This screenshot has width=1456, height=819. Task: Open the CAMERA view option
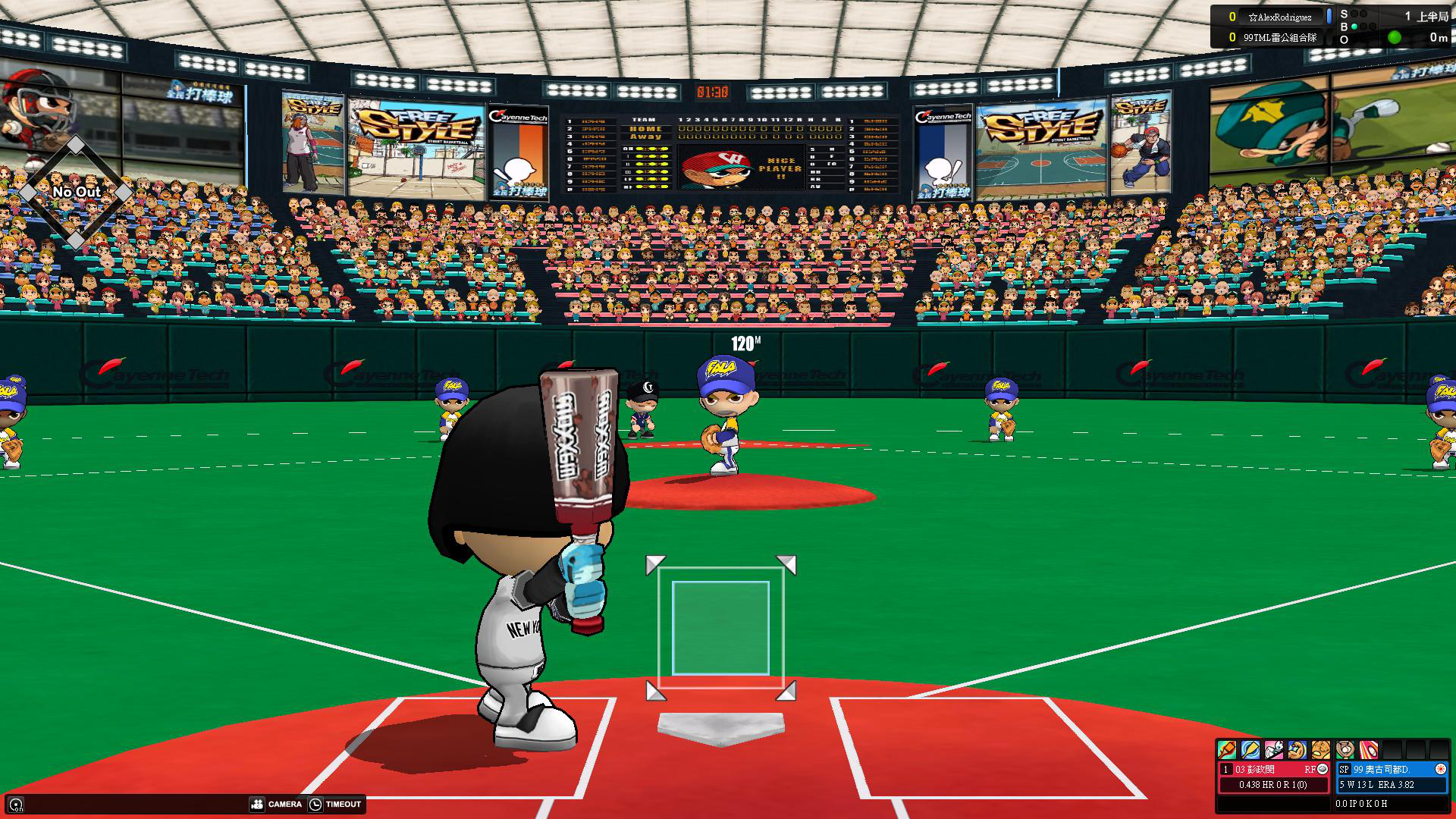pos(277,804)
